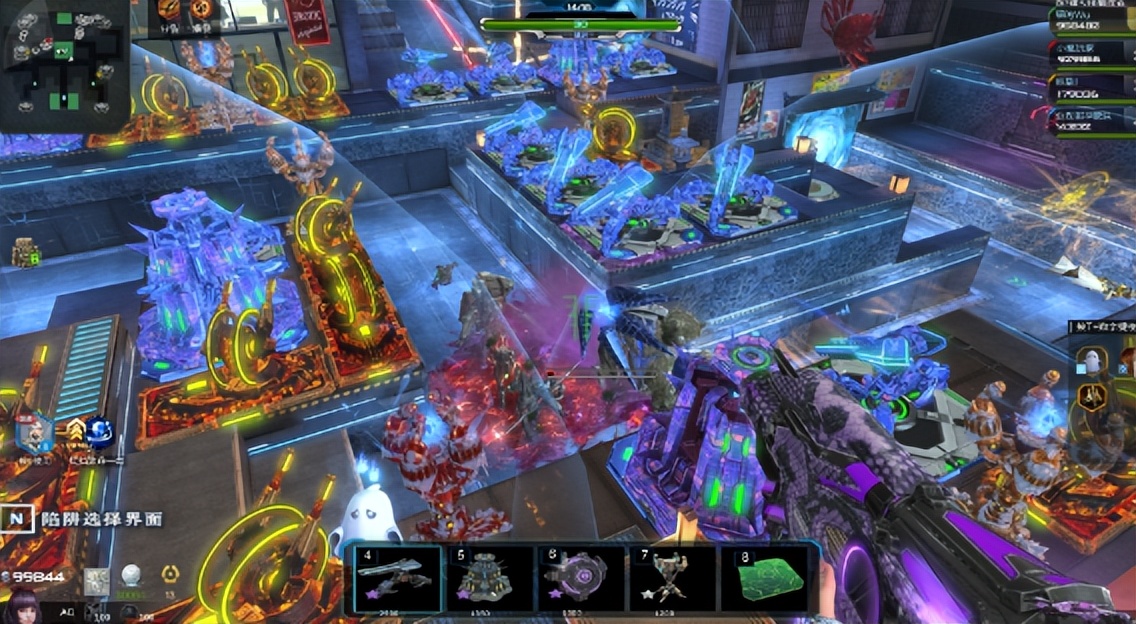Click the white sphere item icon
The height and width of the screenshot is (624, 1136).
(130, 575)
